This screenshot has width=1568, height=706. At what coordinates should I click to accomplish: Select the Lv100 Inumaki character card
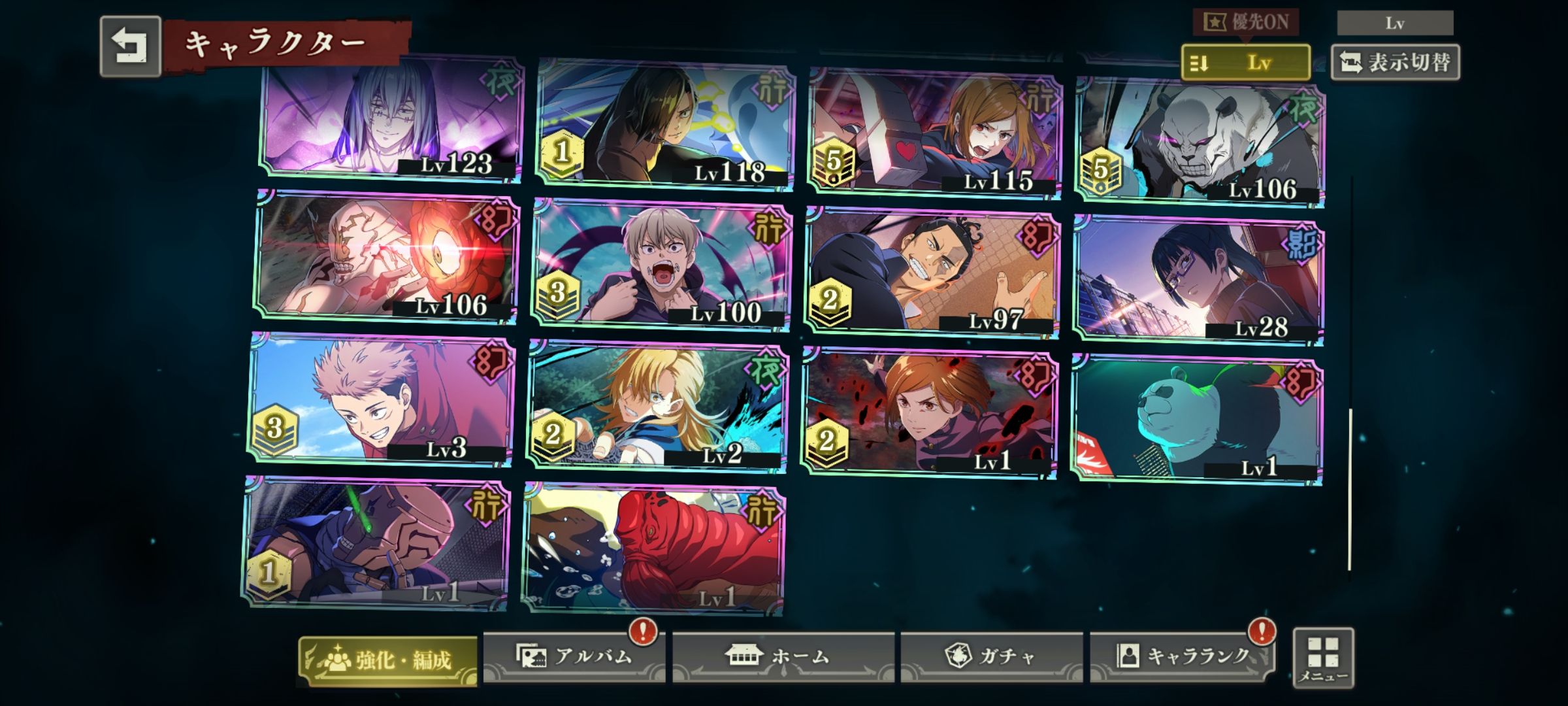[x=661, y=265]
